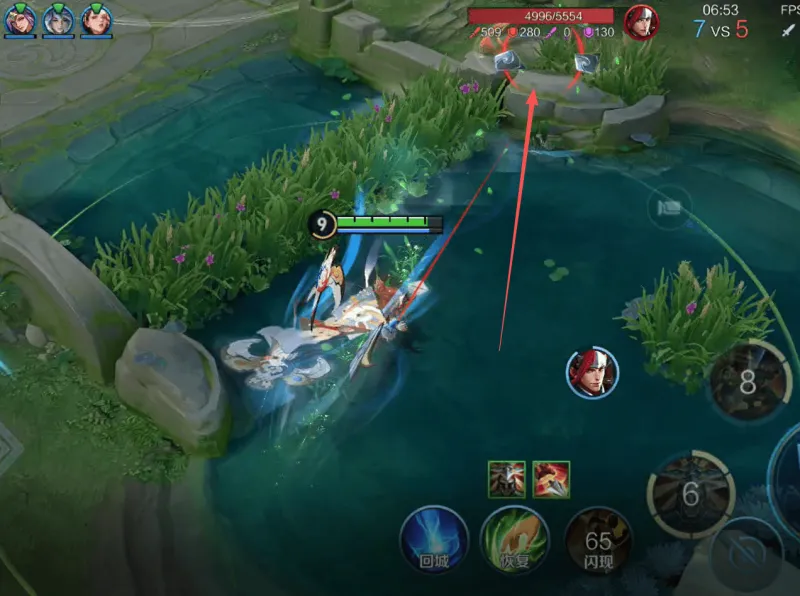This screenshot has height=596, width=800.
Task: Trigger the skill showing cooldown 6
Action: pos(690,491)
